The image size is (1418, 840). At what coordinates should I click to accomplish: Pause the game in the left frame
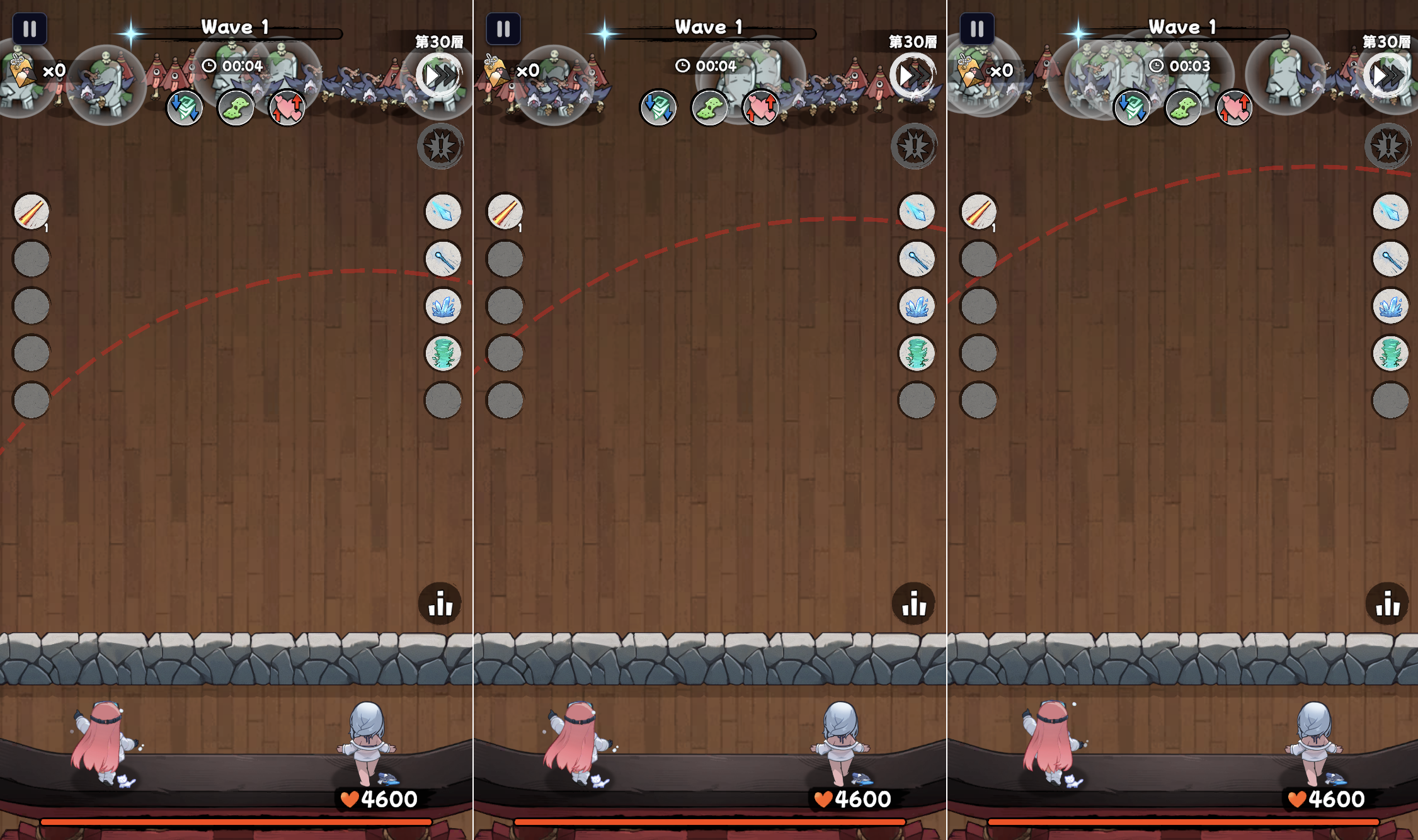30,29
